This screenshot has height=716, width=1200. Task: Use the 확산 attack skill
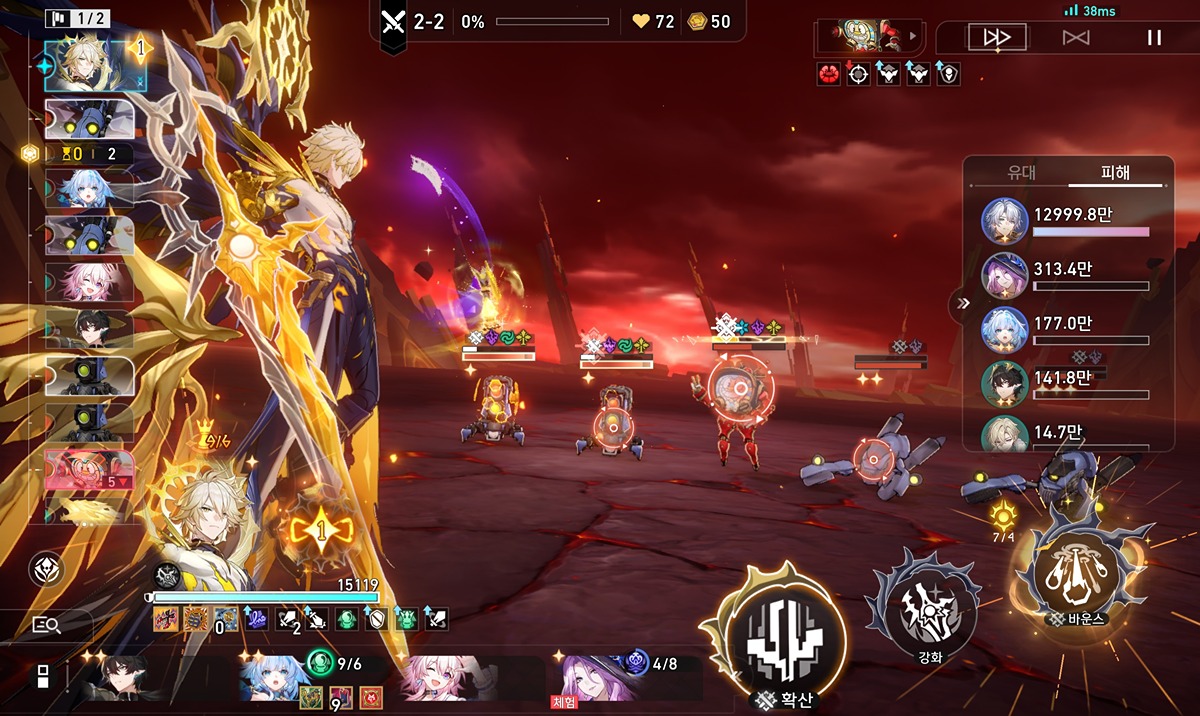783,632
